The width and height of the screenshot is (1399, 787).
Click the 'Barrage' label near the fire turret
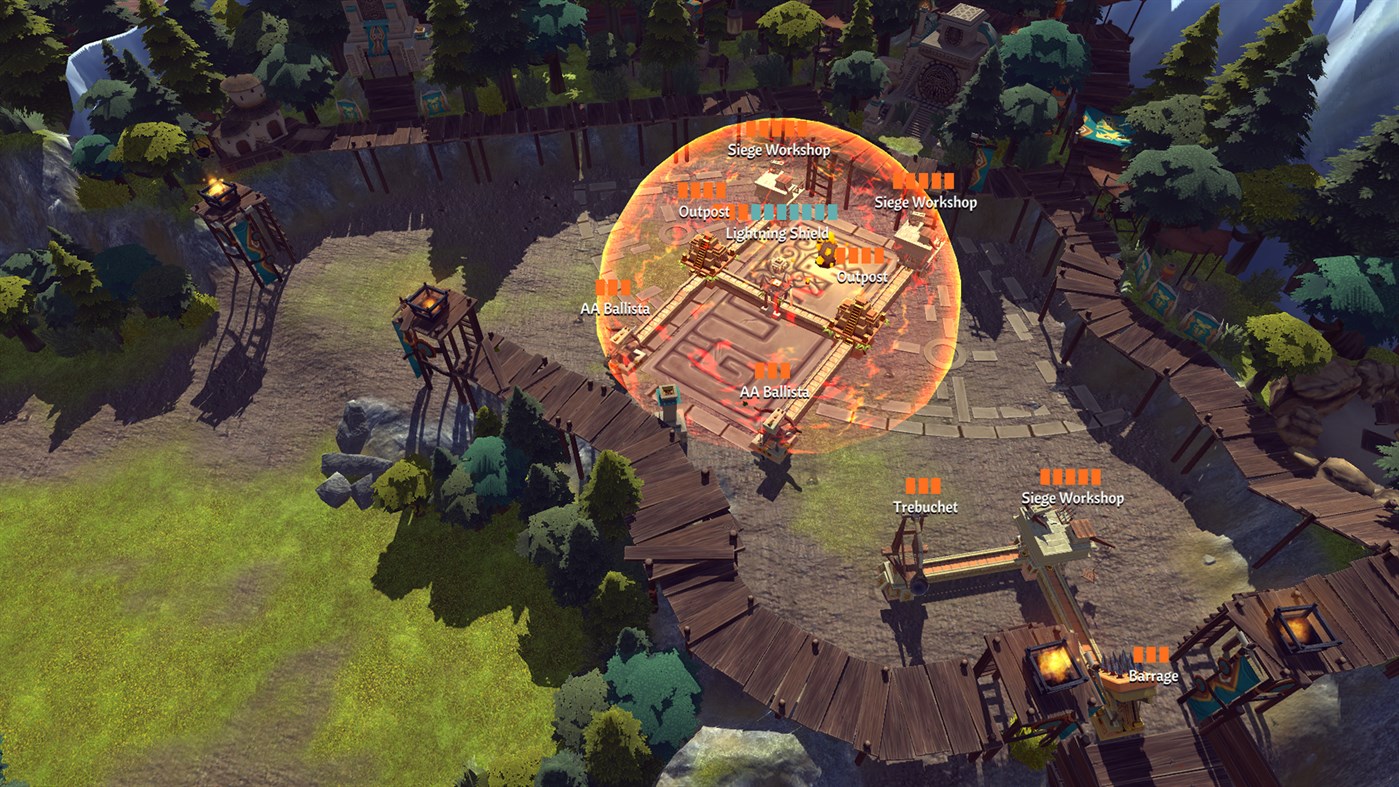coord(1152,676)
